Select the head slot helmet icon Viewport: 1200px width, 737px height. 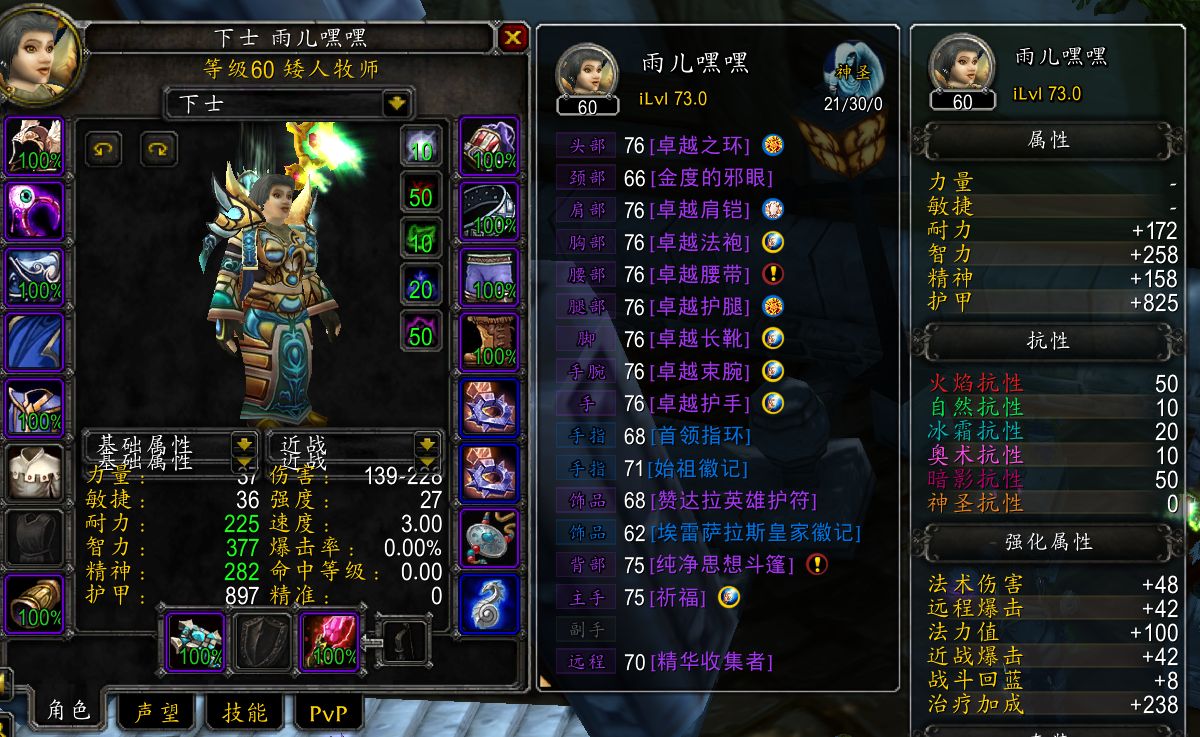point(35,147)
